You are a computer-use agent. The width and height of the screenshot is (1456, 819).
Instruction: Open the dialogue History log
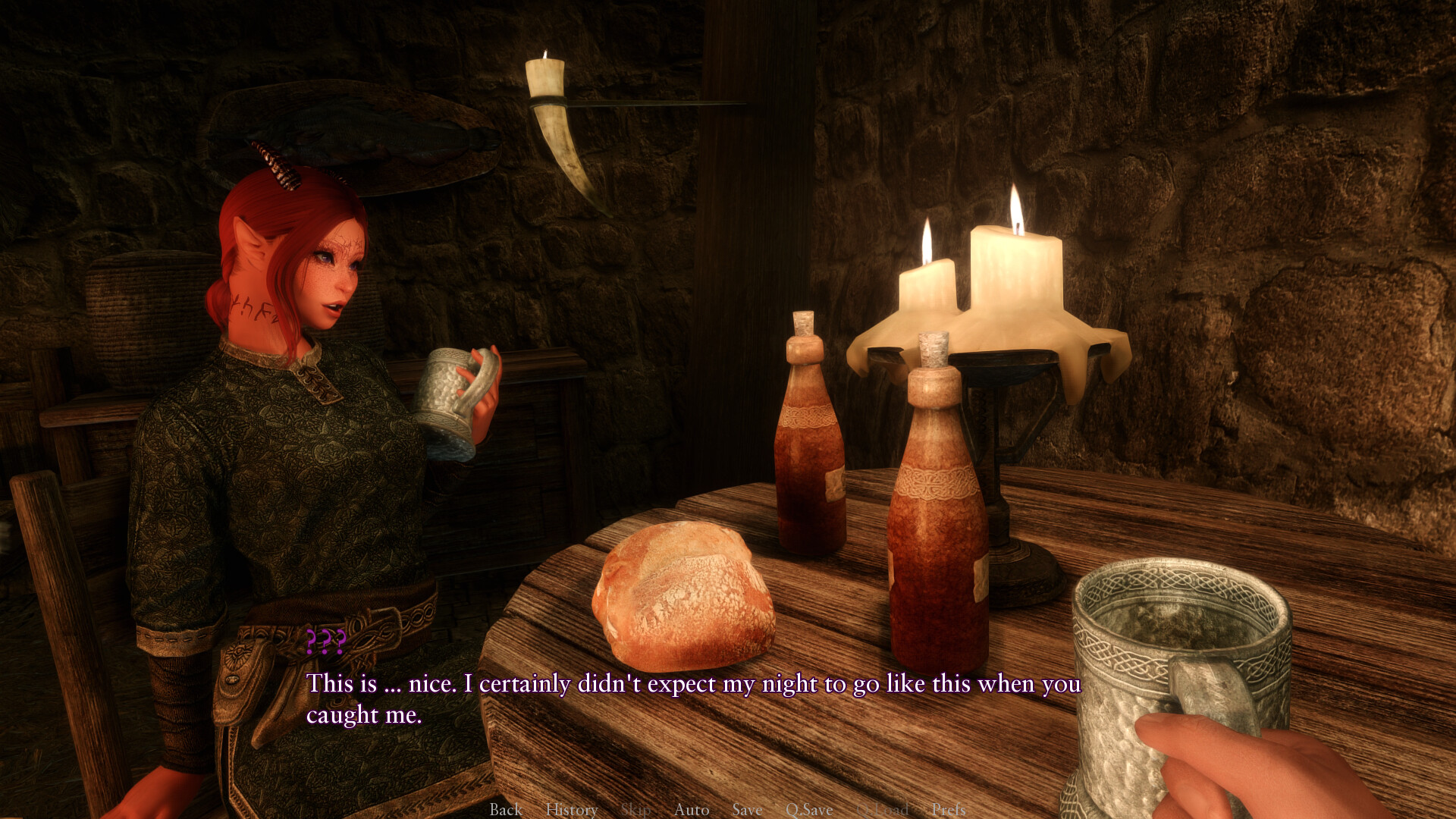click(x=572, y=809)
